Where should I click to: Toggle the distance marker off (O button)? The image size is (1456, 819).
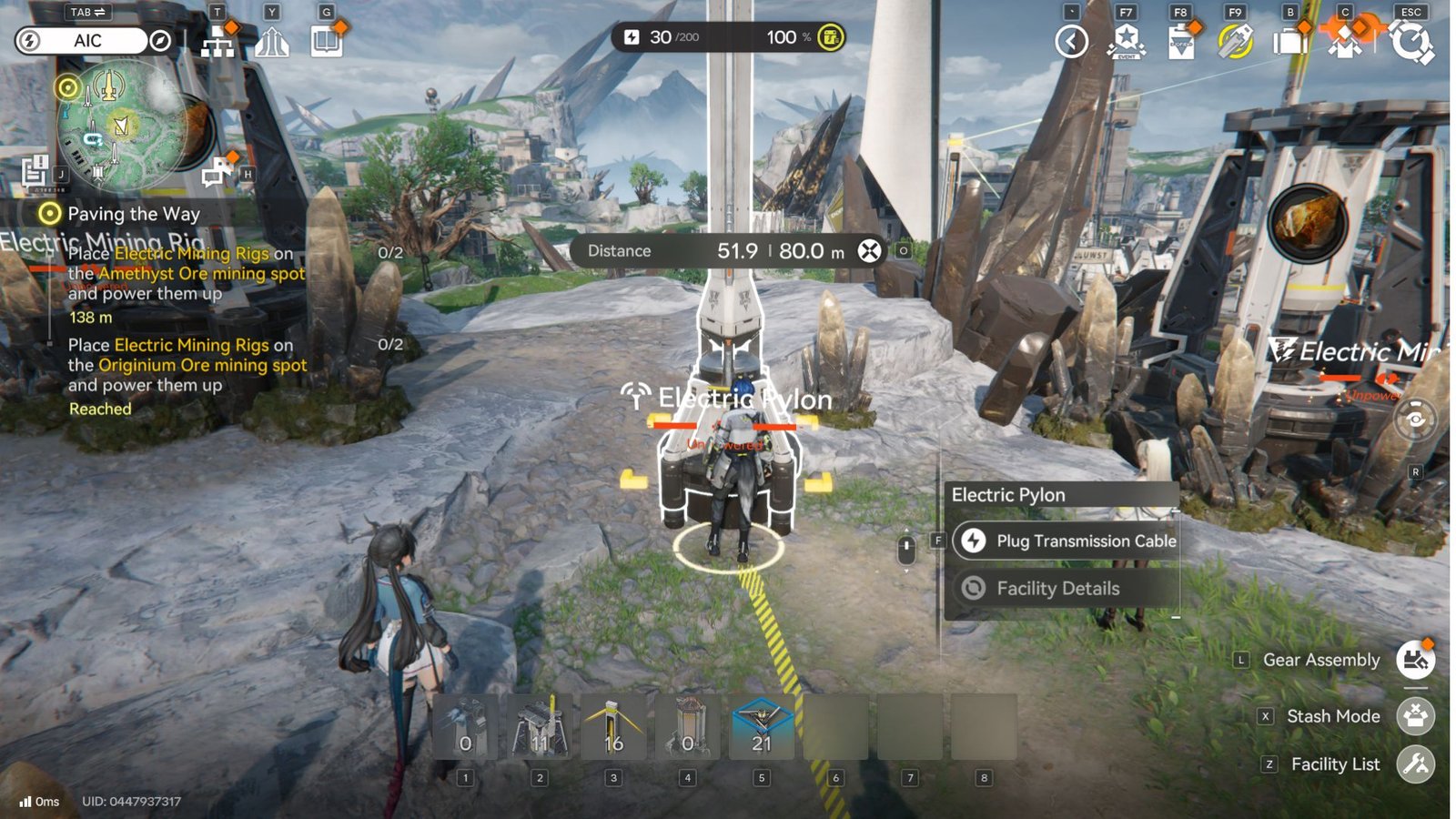pyautogui.click(x=902, y=250)
